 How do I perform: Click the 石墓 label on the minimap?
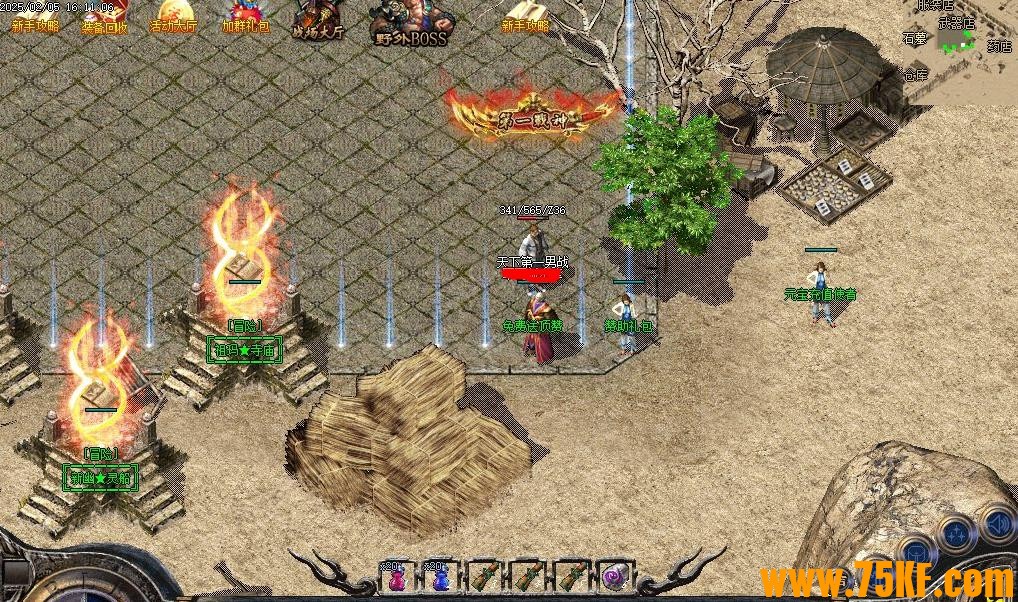(914, 38)
